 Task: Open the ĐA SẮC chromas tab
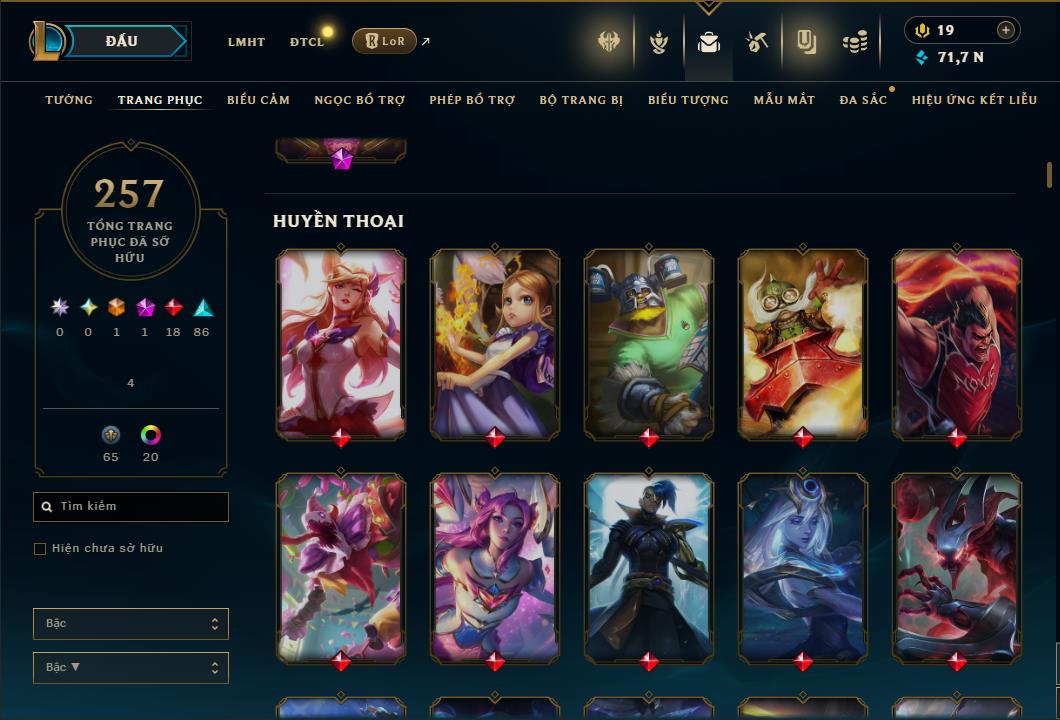pyautogui.click(x=863, y=100)
